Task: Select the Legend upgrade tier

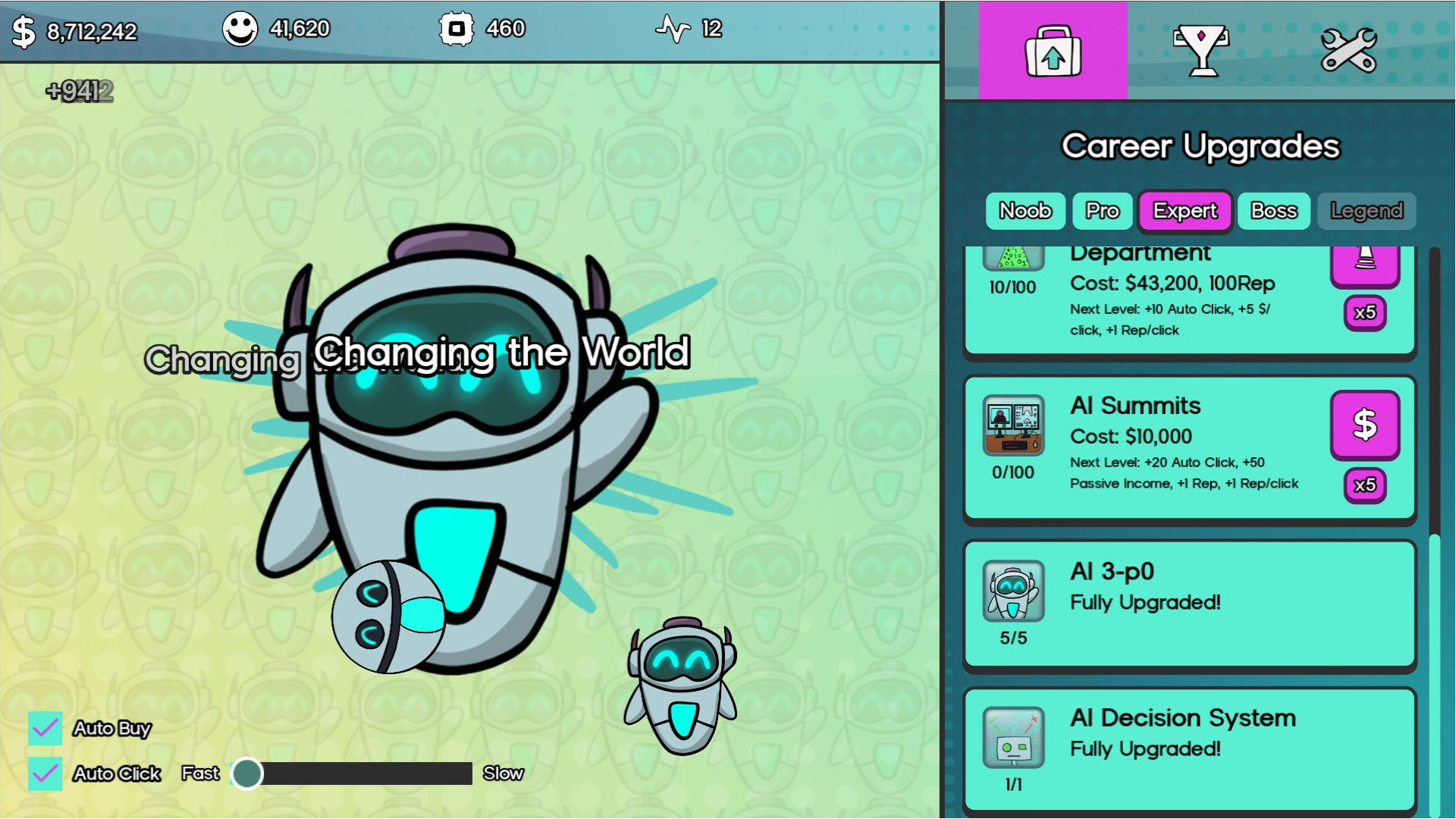Action: [1367, 211]
